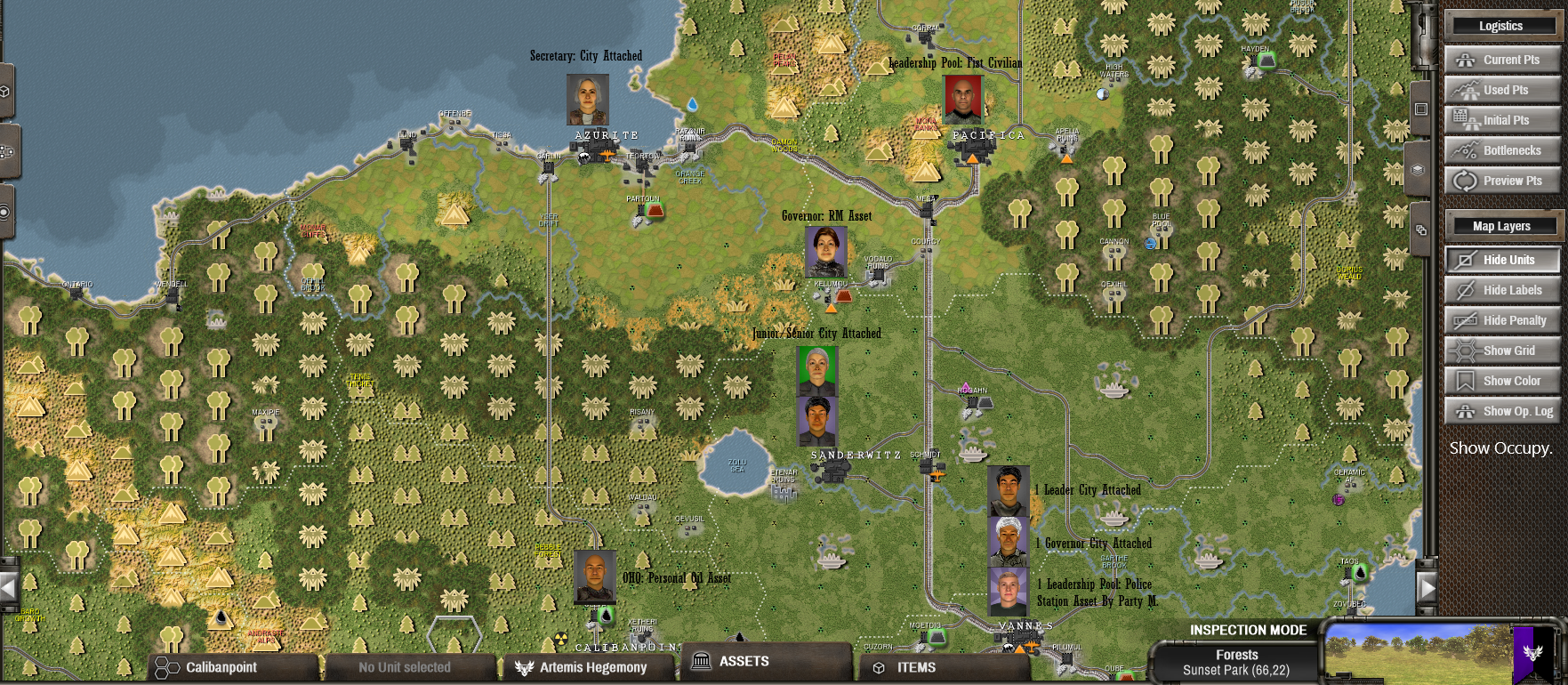Click the Secretary portrait above Azurite
The width and height of the screenshot is (1568, 685).
(588, 100)
